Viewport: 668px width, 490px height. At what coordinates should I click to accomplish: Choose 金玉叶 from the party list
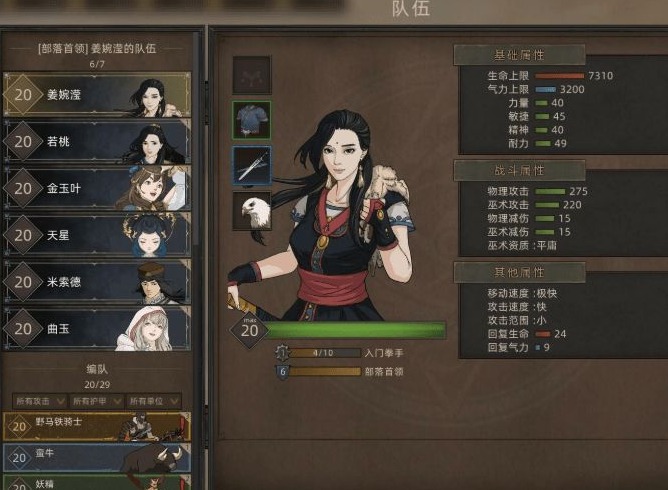(97, 187)
